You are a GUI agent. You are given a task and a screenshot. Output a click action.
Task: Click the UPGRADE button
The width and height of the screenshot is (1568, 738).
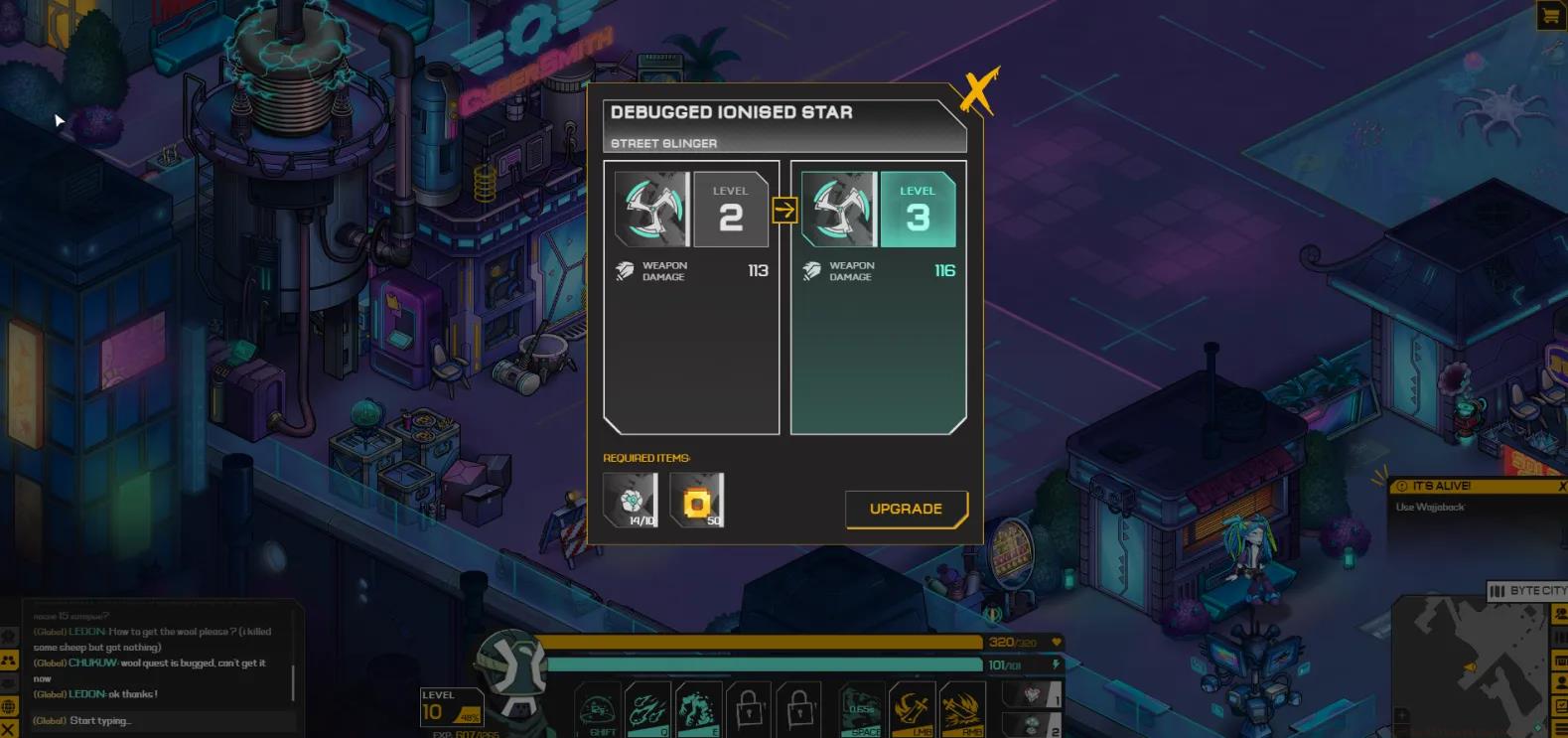tap(906, 509)
